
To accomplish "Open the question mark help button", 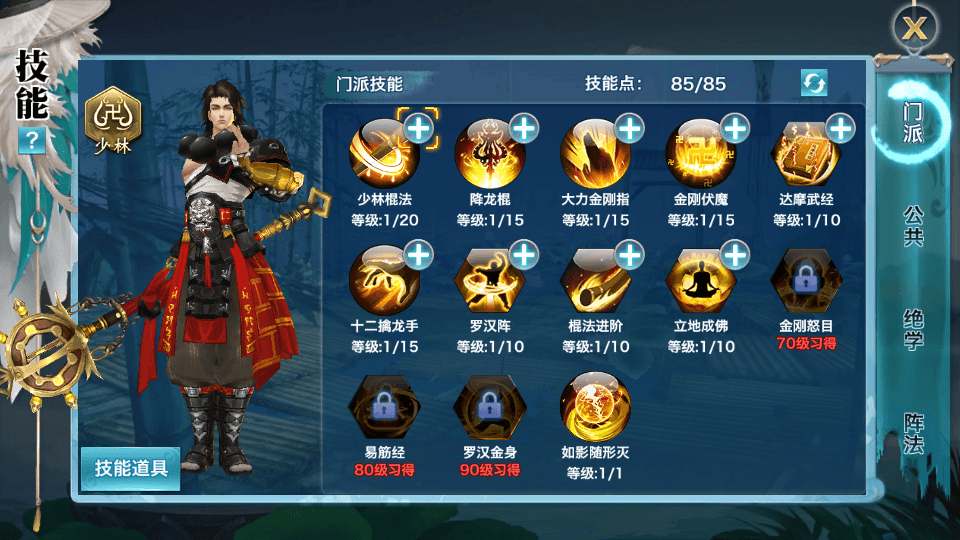I will 32,140.
